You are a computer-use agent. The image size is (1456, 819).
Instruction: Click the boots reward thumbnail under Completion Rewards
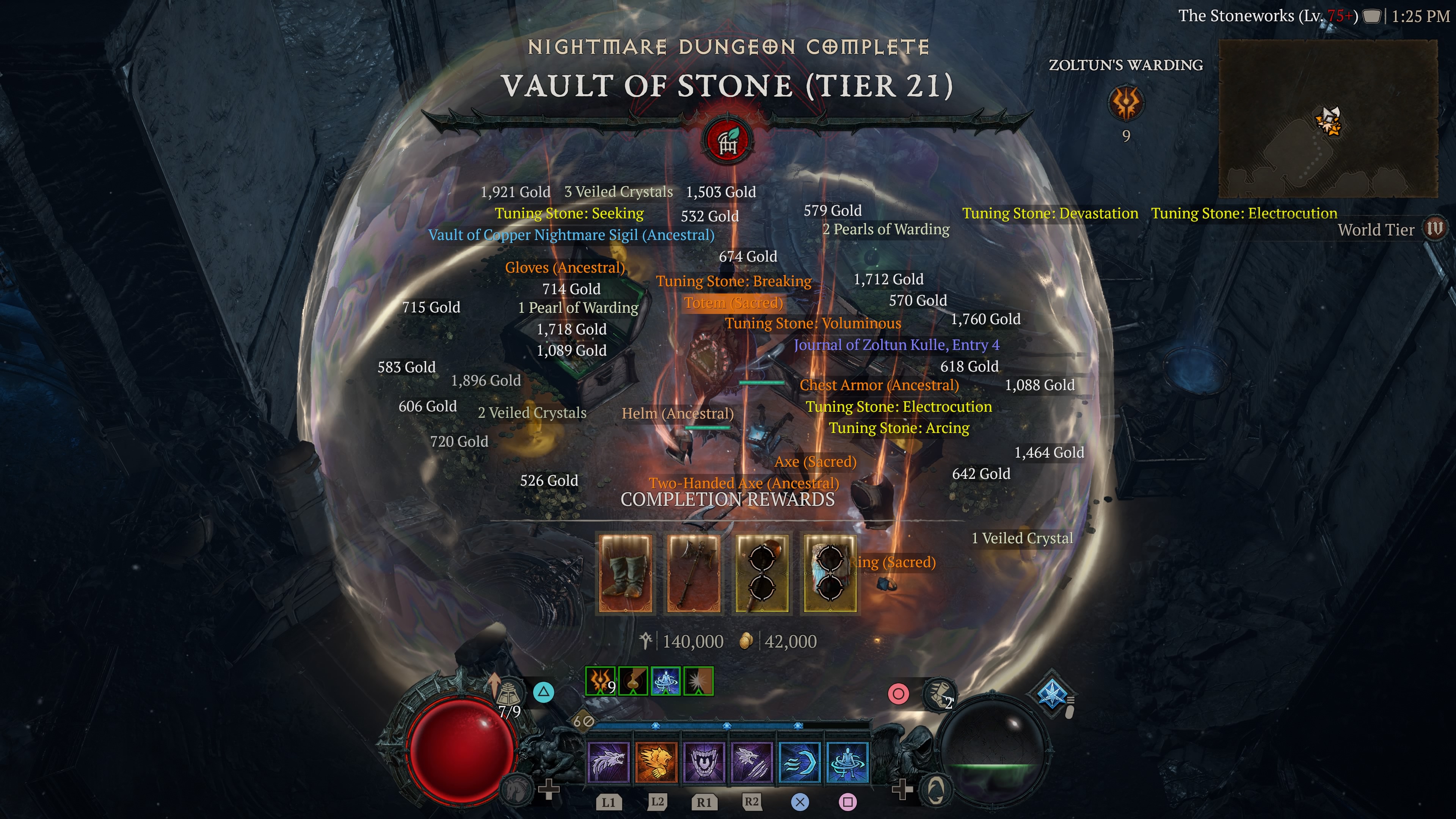point(624,574)
